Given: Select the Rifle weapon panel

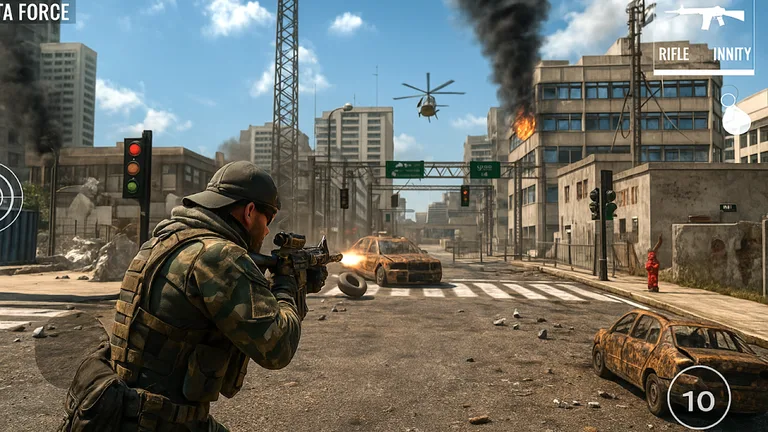Looking at the screenshot, I should (x=704, y=38).
